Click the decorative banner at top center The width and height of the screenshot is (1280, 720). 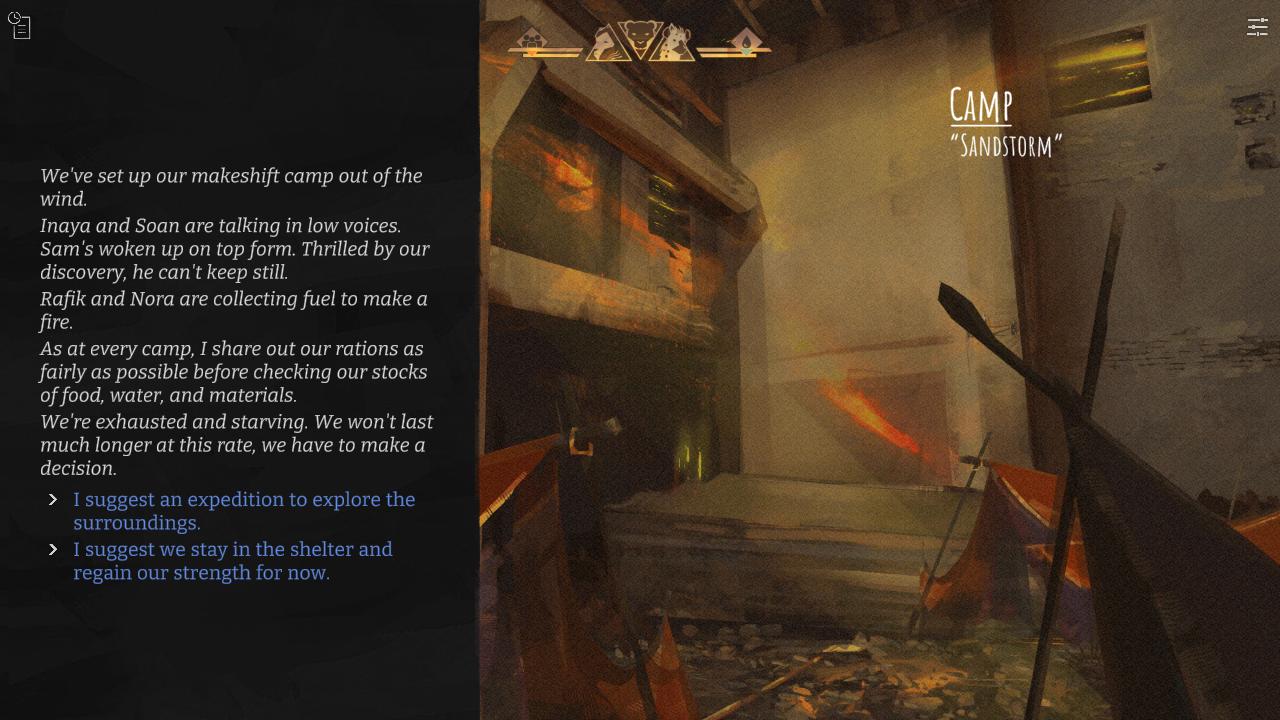pyautogui.click(x=640, y=40)
